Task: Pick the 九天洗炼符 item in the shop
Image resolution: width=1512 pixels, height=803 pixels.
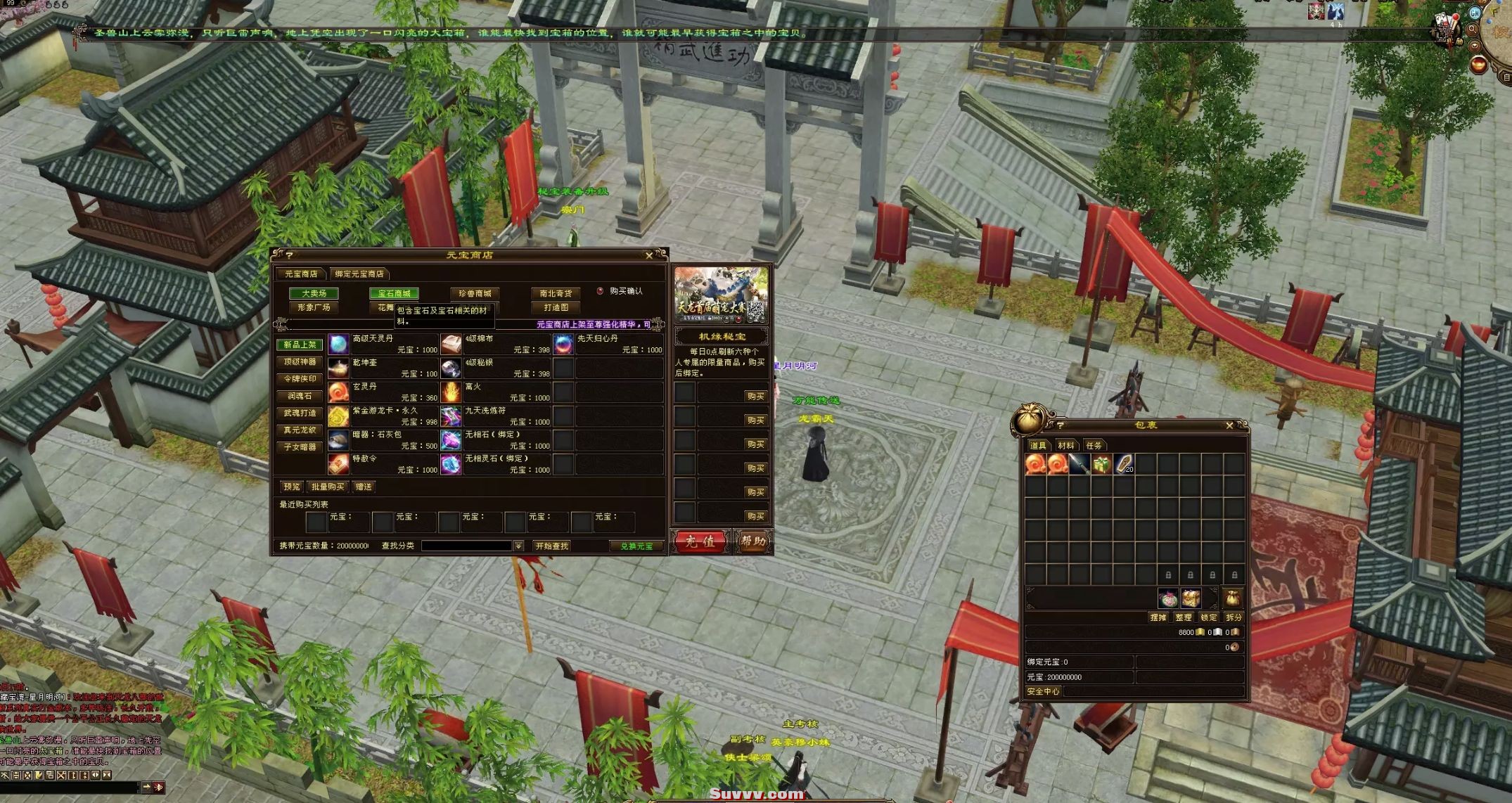Action: click(x=451, y=416)
